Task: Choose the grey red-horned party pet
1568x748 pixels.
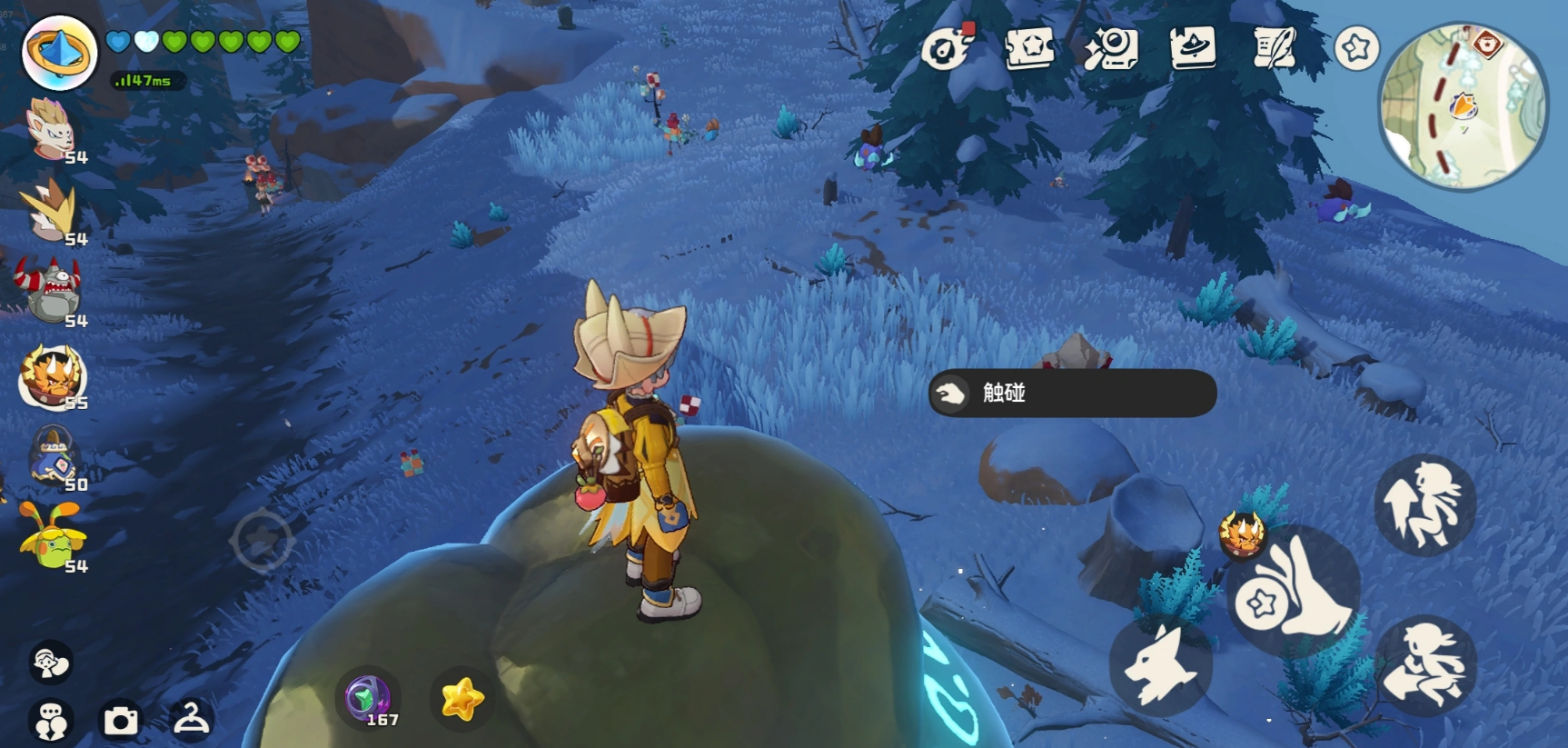Action: tap(52, 291)
